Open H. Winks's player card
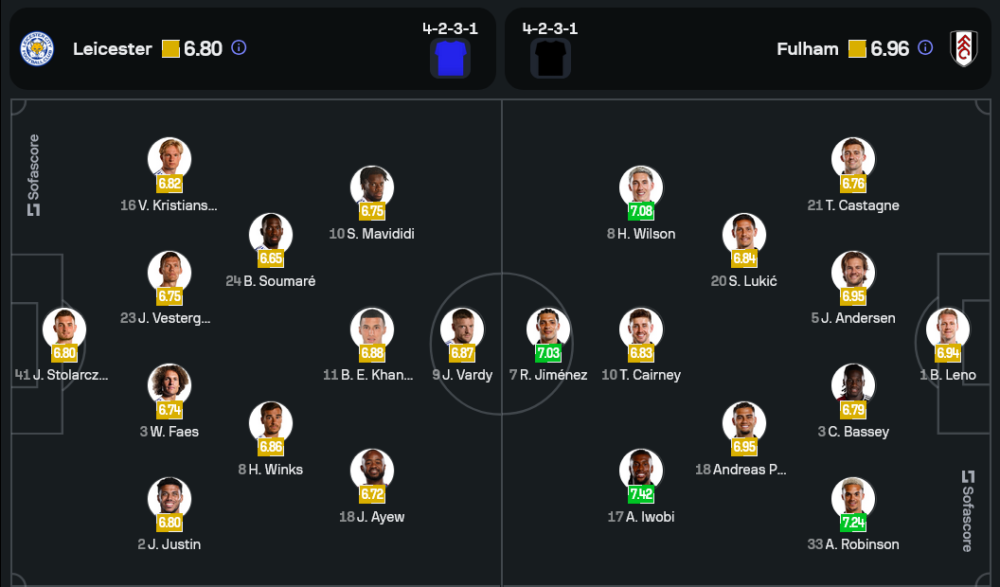1000x587 pixels. (x=271, y=424)
